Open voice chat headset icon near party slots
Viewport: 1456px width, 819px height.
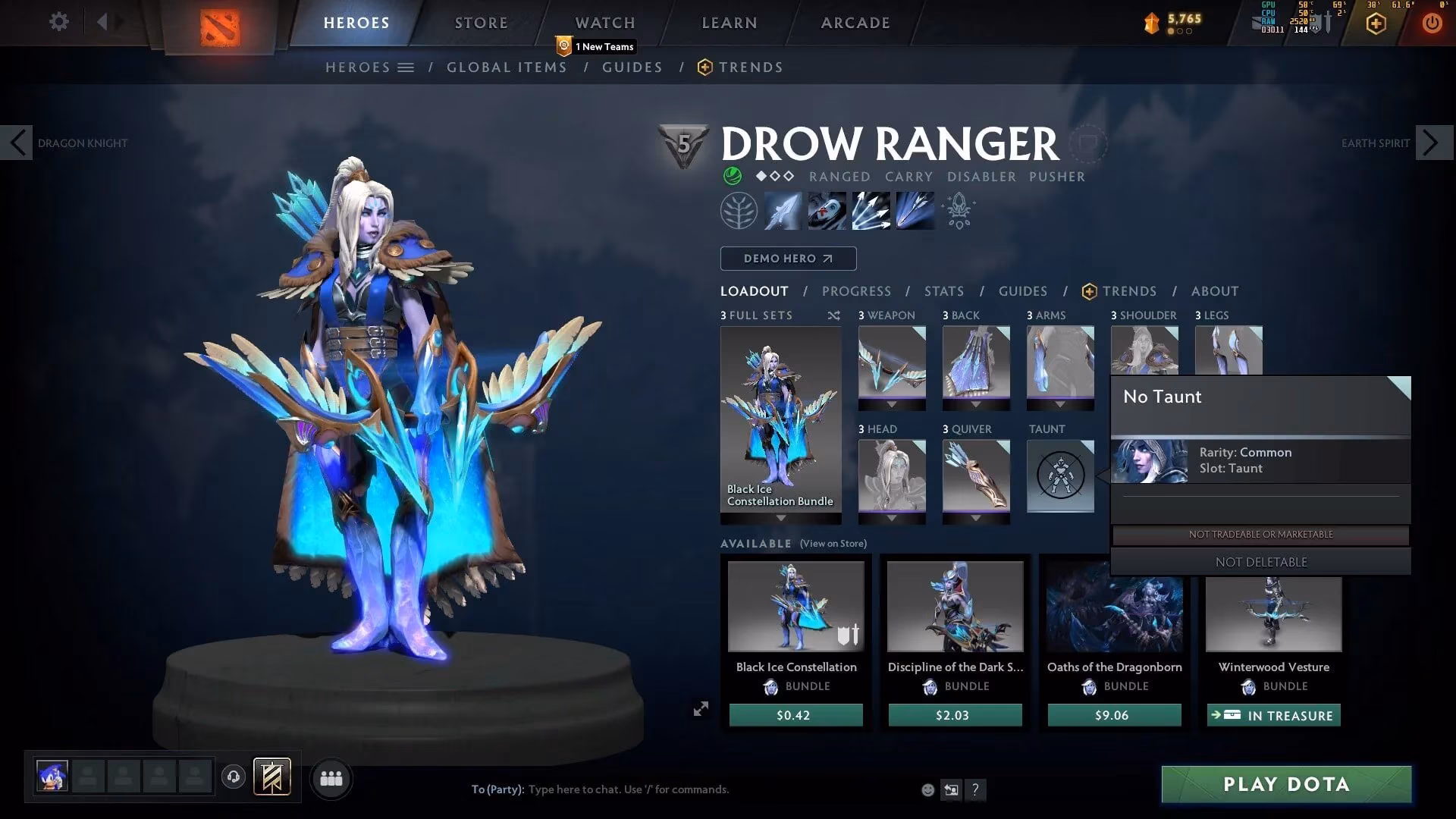click(233, 777)
